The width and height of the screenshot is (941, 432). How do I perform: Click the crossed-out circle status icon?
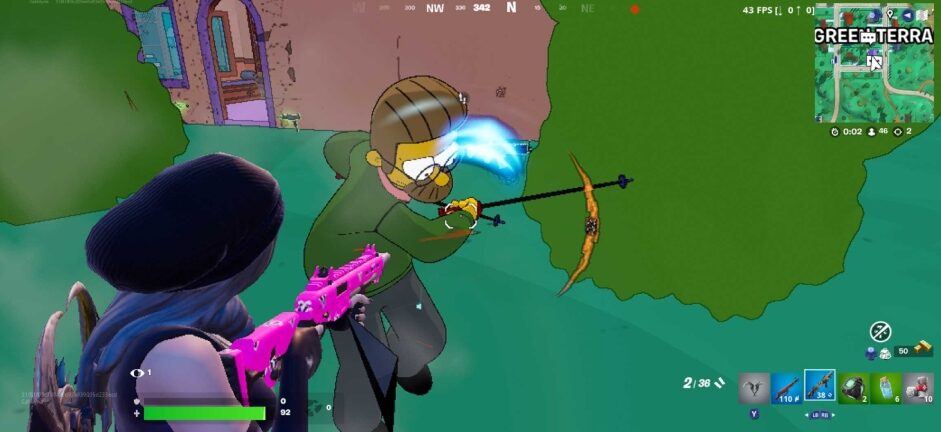pos(880,331)
